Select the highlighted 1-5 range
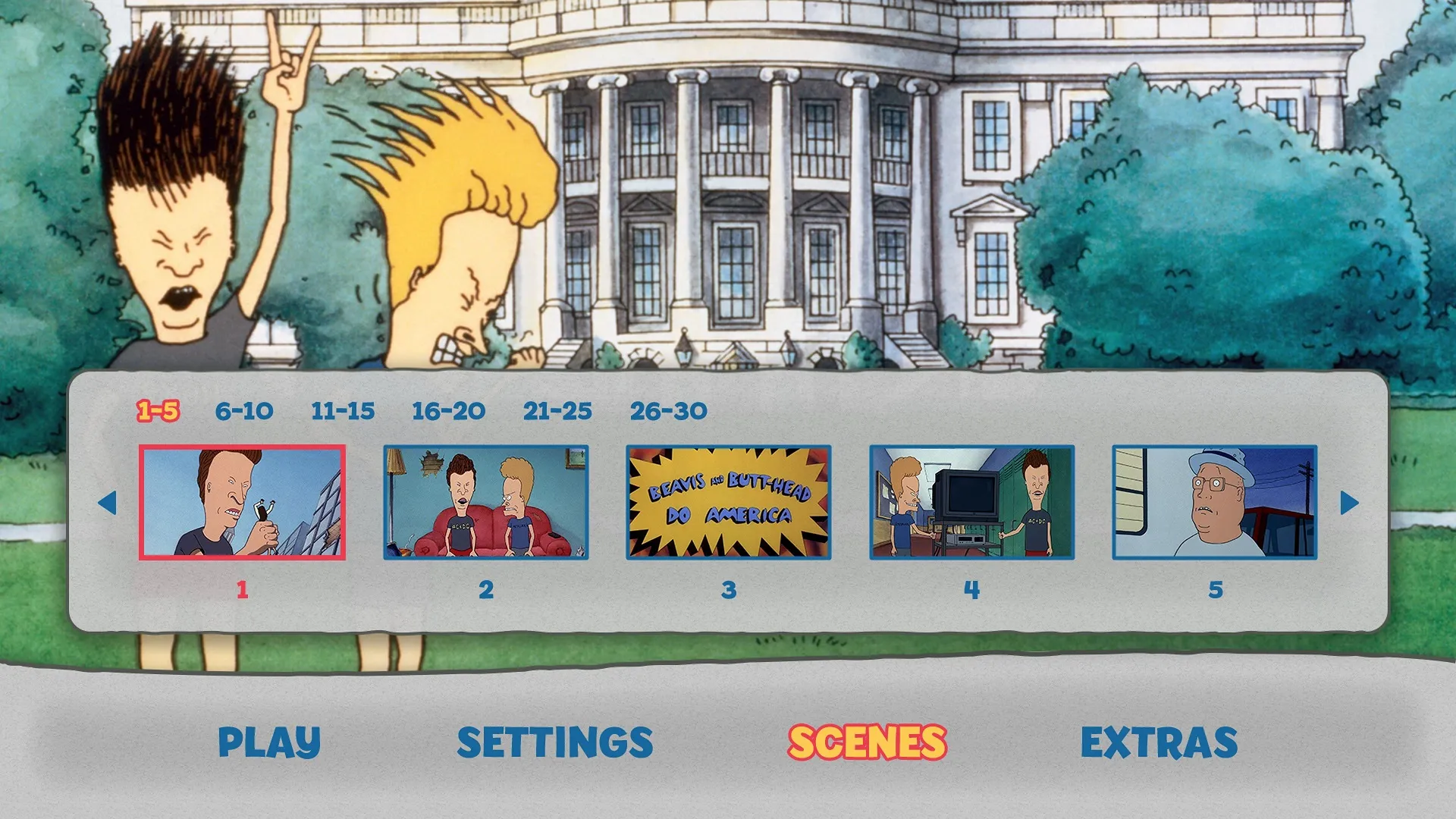The image size is (1456, 819). [x=159, y=410]
